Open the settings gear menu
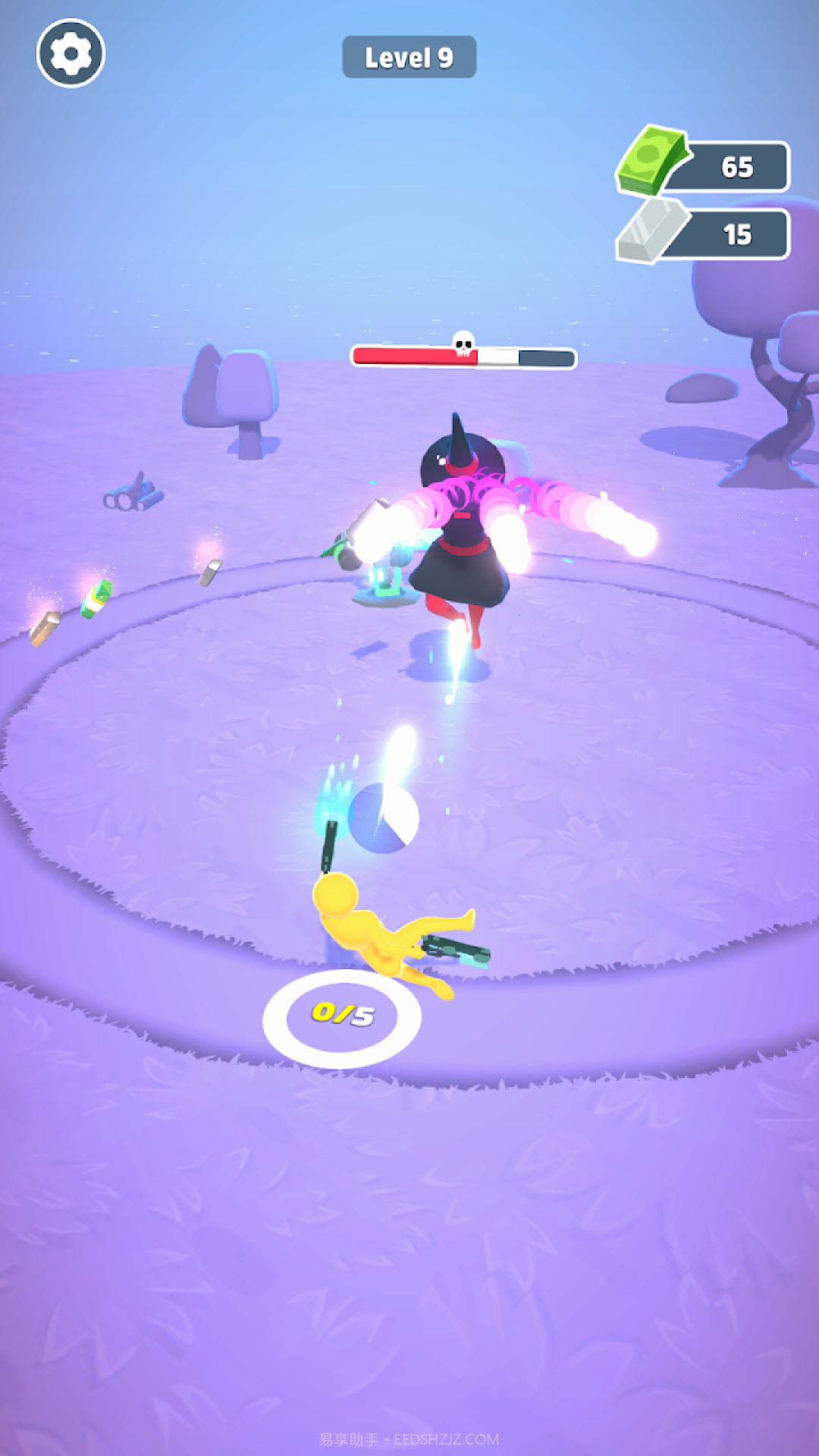Image resolution: width=819 pixels, height=1456 pixels. tap(71, 53)
